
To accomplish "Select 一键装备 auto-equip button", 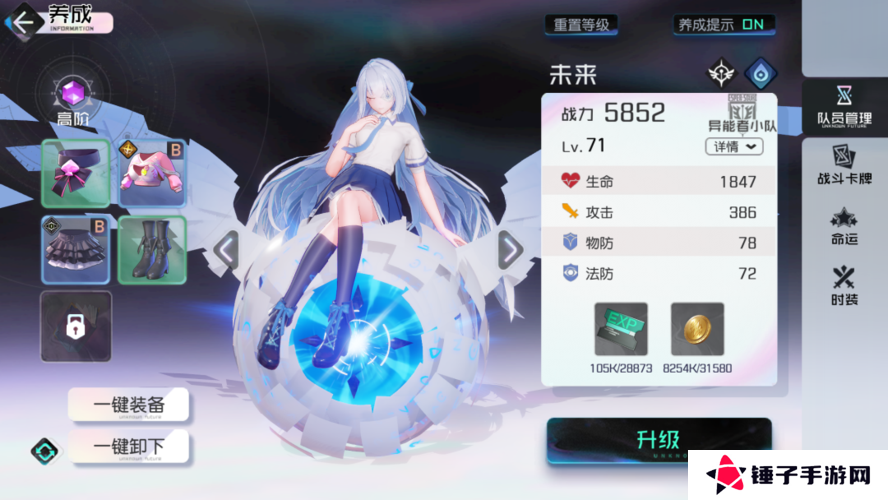I will (x=128, y=405).
